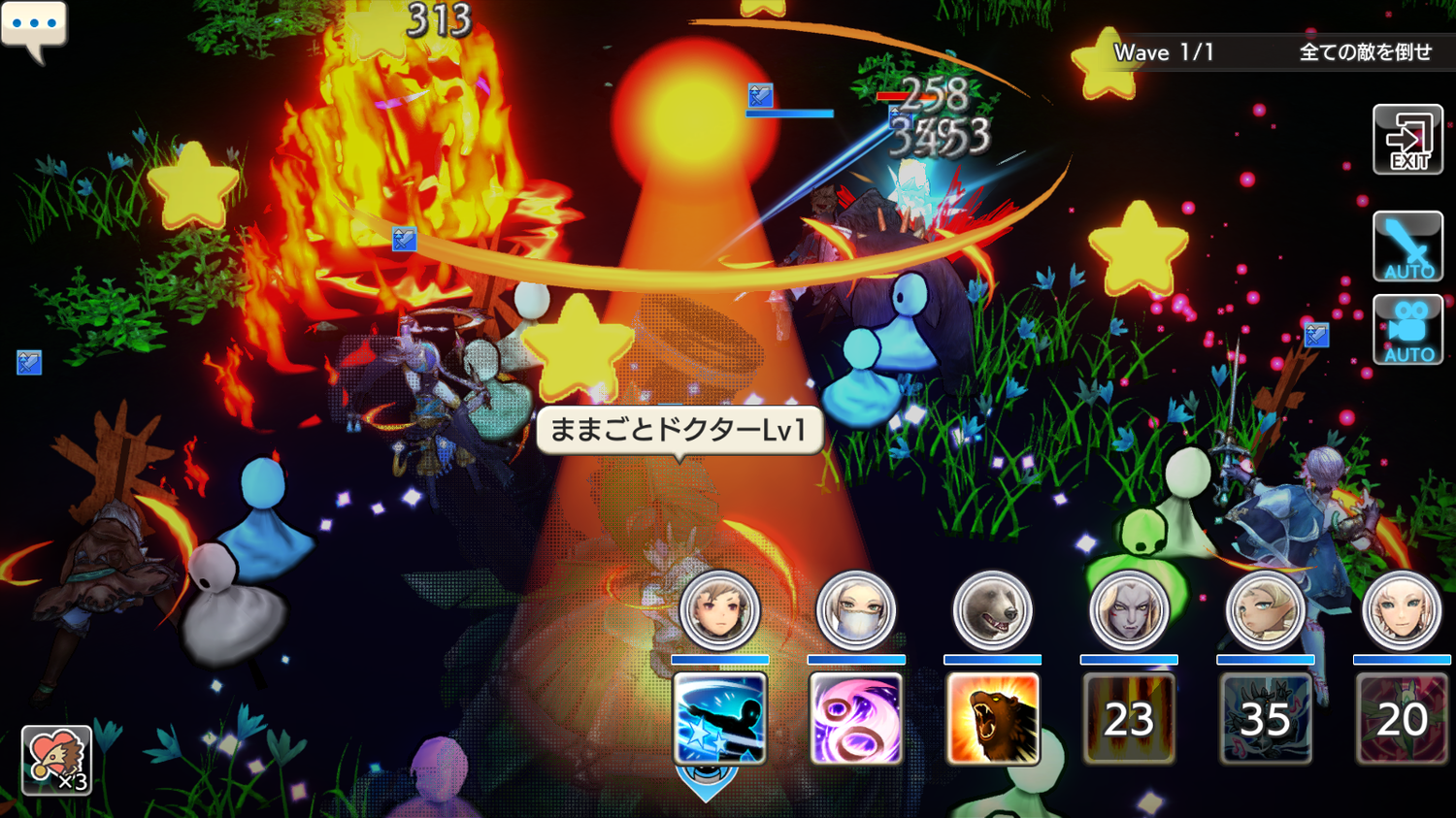This screenshot has height=818, width=1456.
Task: Activate the blue flying kick skill
Action: (x=719, y=719)
